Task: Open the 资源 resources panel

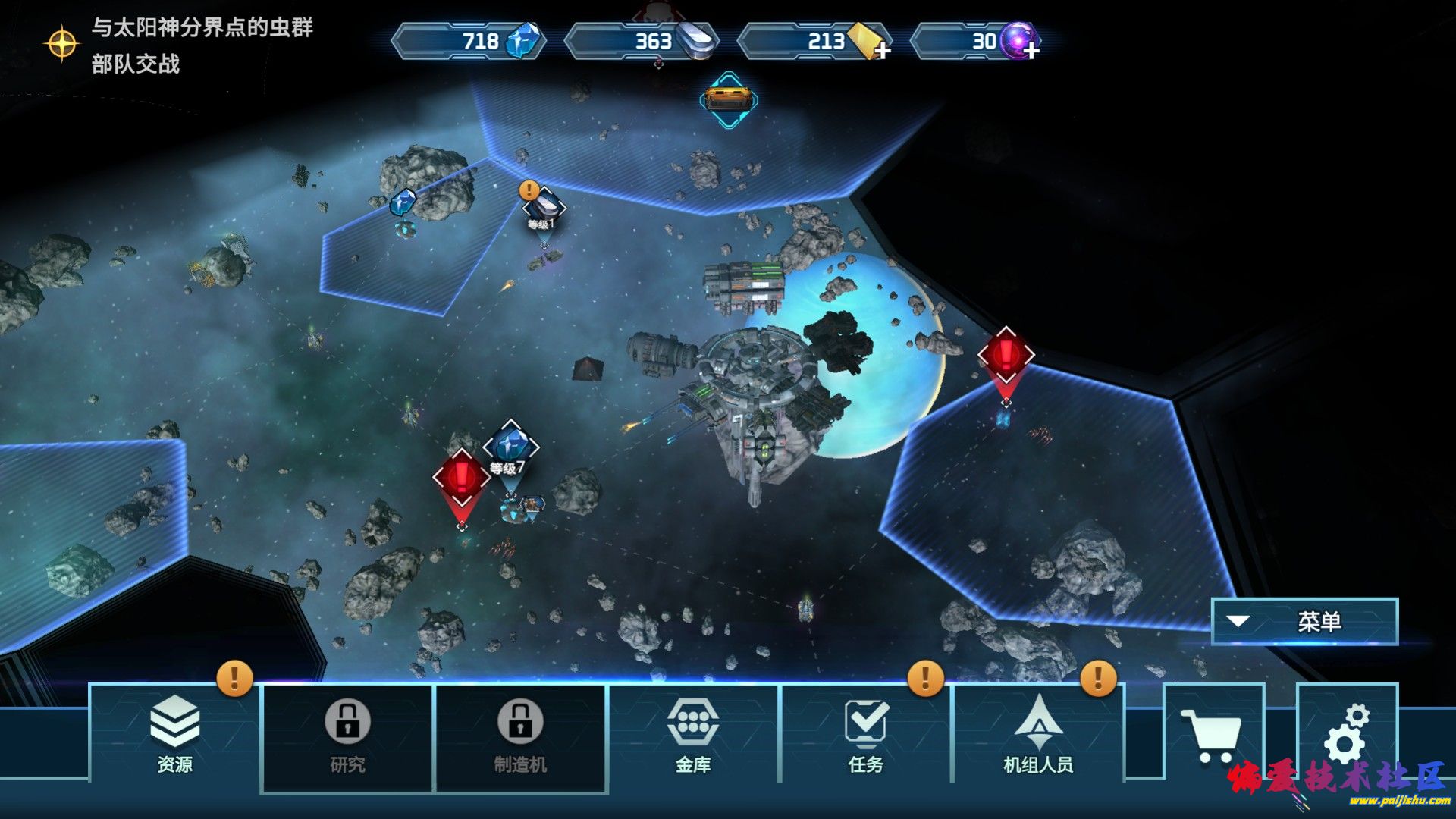Action: (x=174, y=732)
